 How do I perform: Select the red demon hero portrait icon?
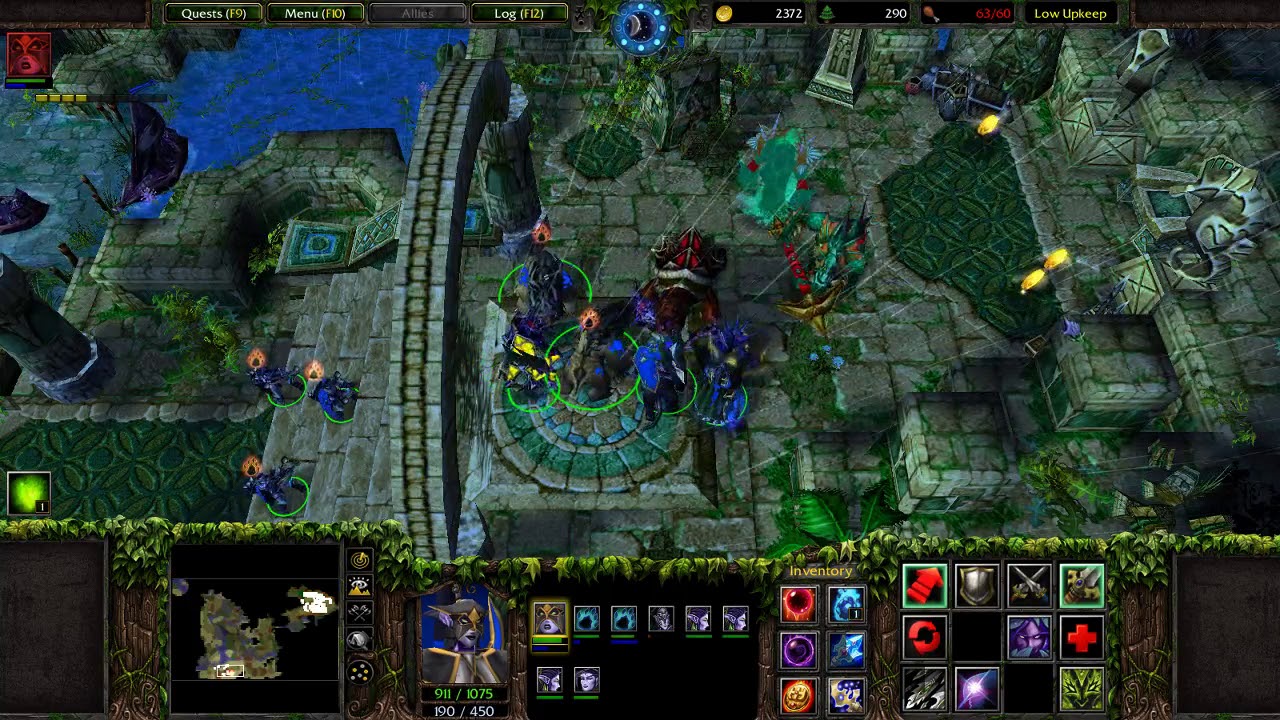(x=28, y=55)
